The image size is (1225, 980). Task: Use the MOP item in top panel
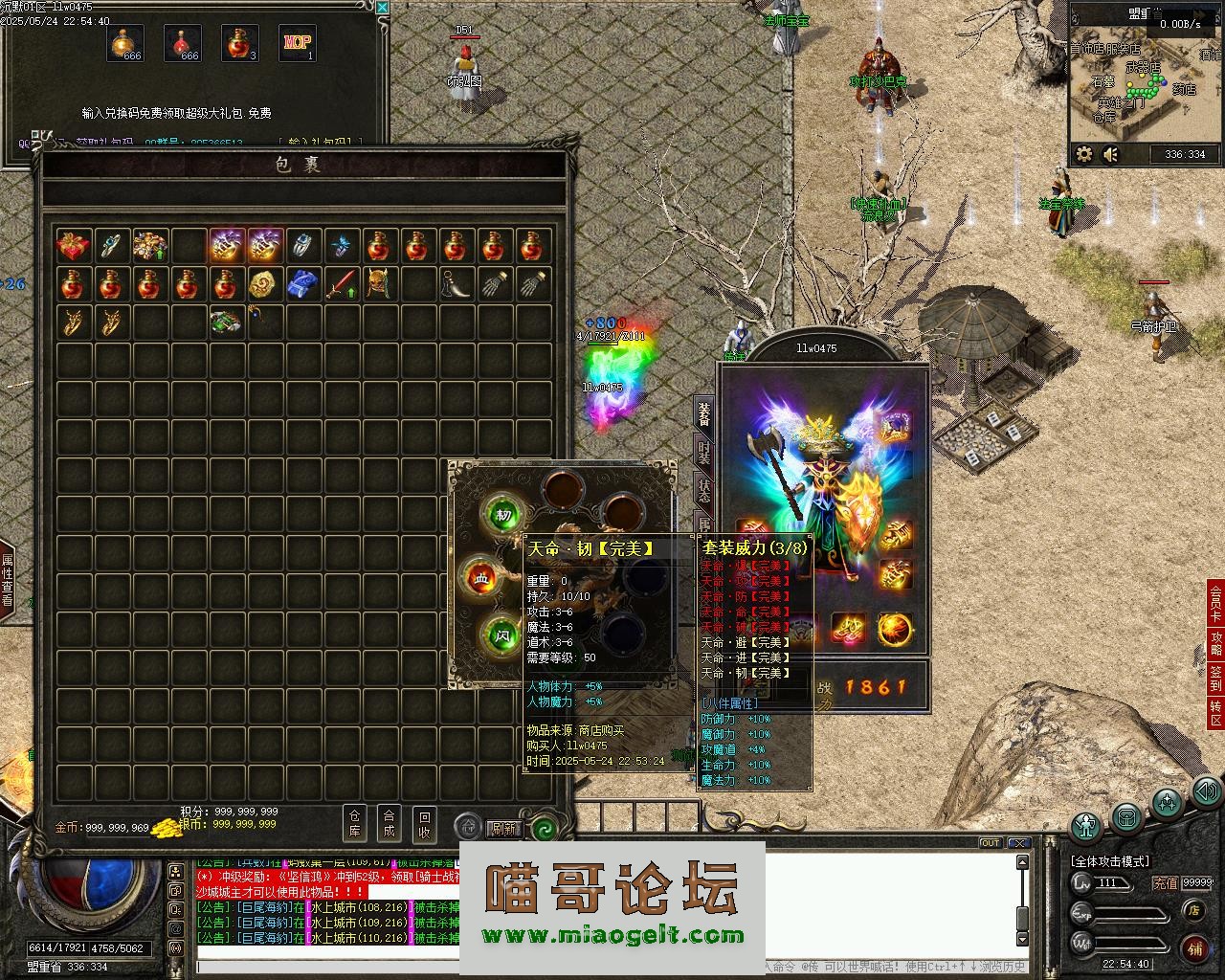pyautogui.click(x=297, y=43)
